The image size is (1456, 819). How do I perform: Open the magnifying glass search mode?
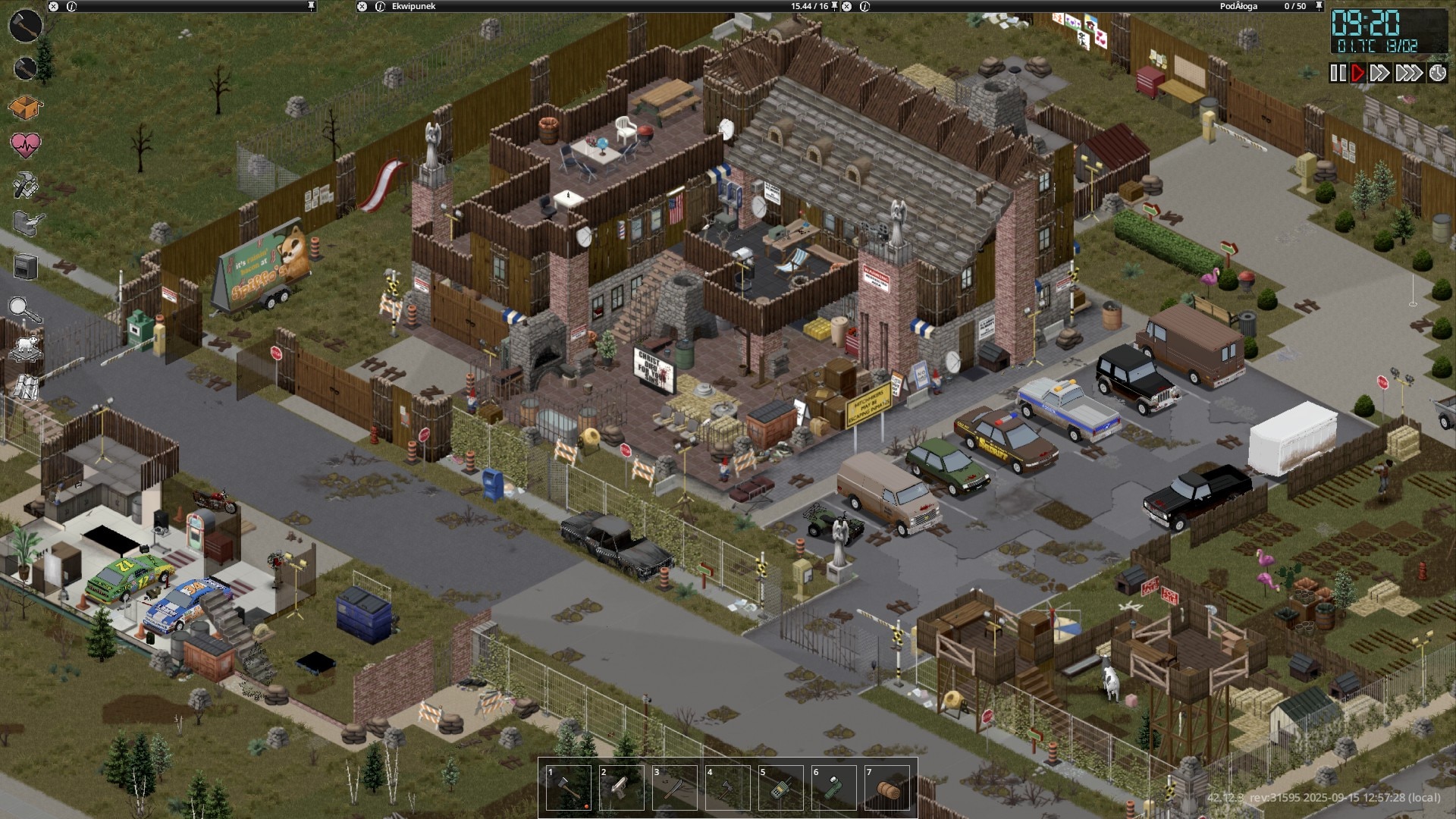pyautogui.click(x=25, y=309)
